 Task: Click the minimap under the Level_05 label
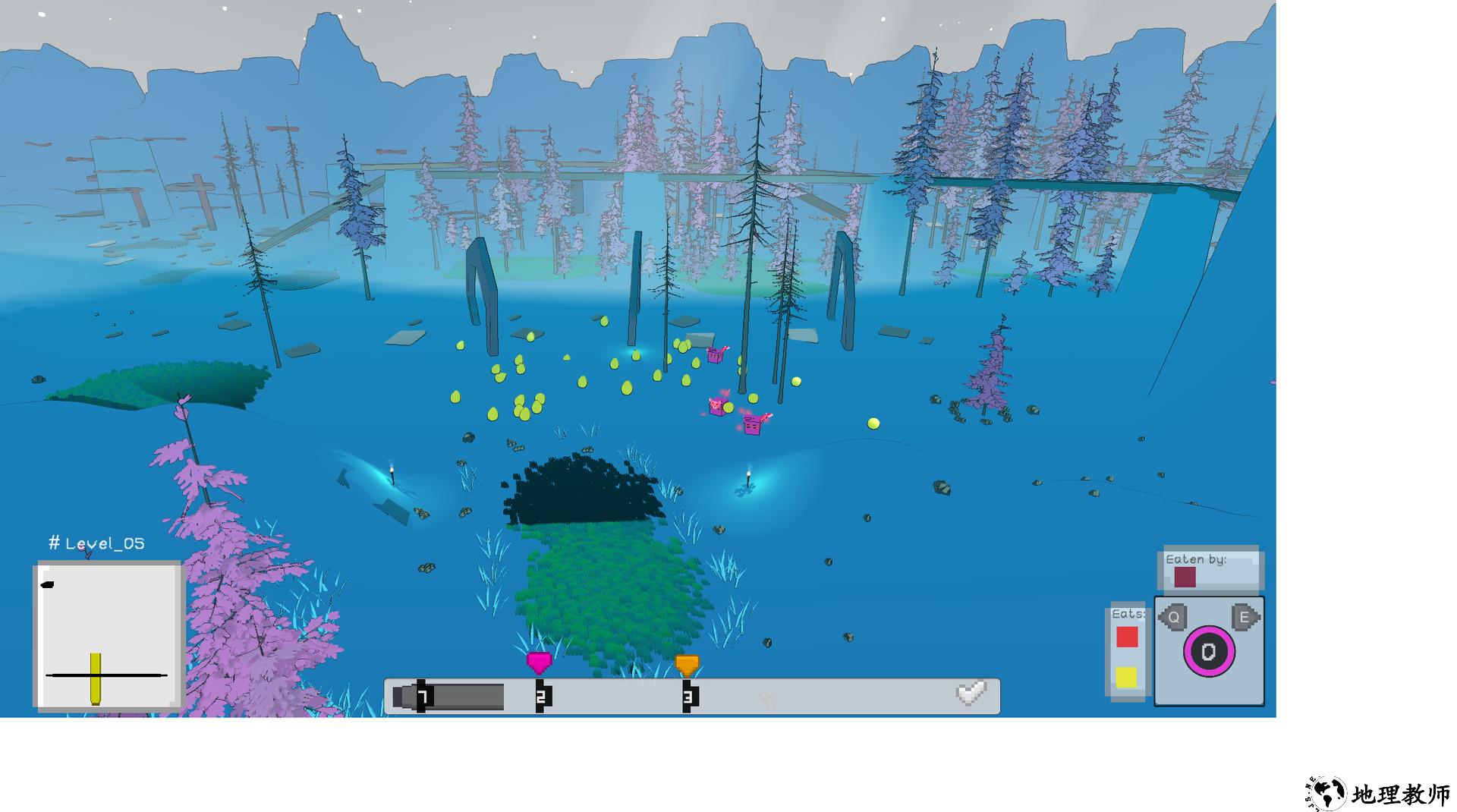click(x=109, y=636)
